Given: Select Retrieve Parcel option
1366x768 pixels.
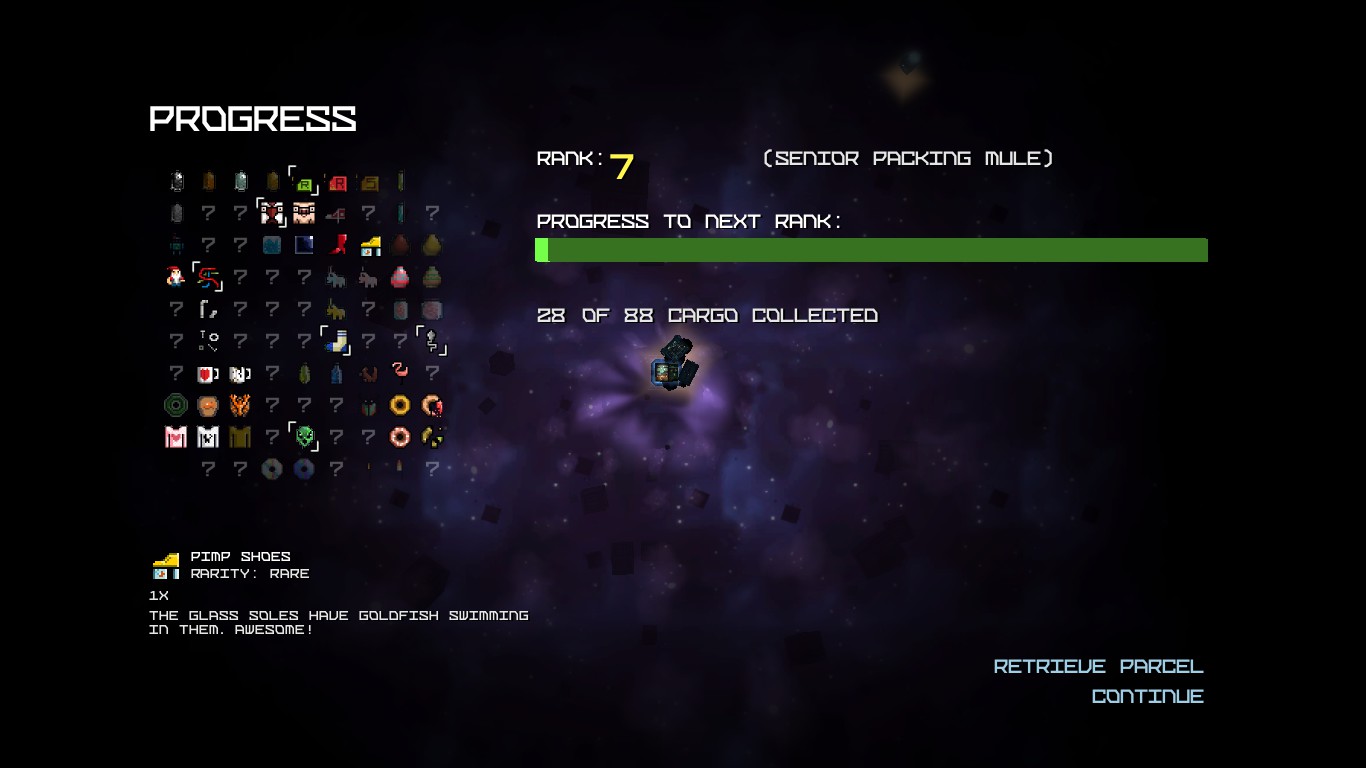Looking at the screenshot, I should pos(1098,667).
